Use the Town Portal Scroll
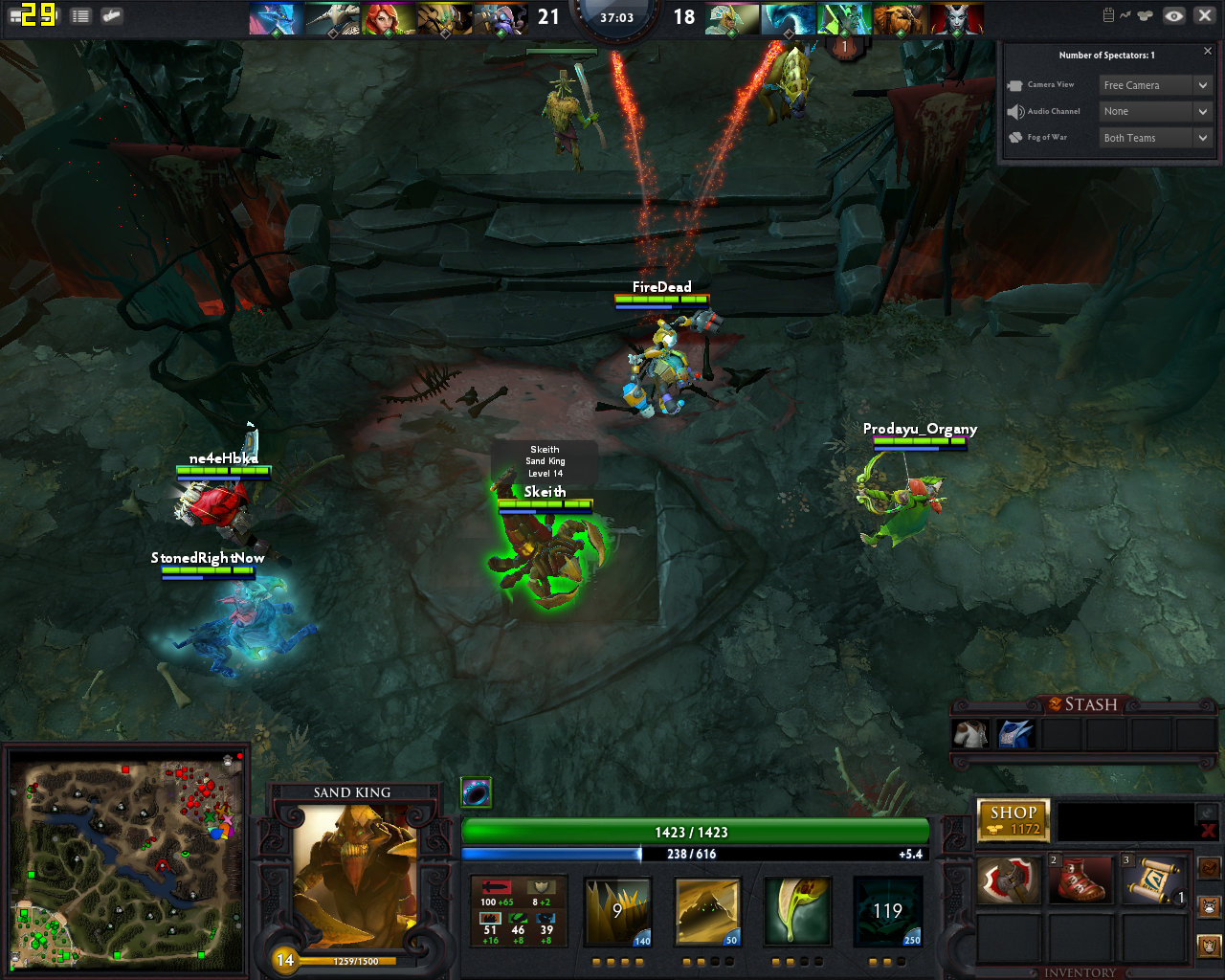 point(1153,880)
